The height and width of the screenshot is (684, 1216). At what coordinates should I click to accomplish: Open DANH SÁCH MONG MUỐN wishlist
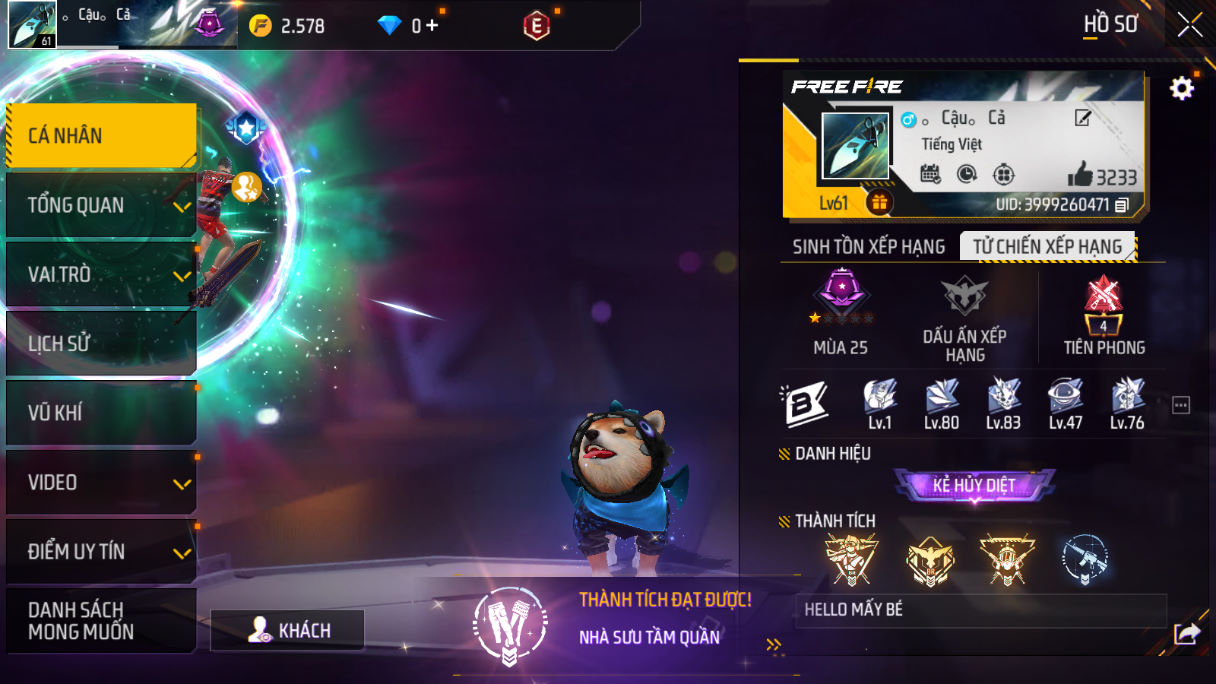(101, 621)
